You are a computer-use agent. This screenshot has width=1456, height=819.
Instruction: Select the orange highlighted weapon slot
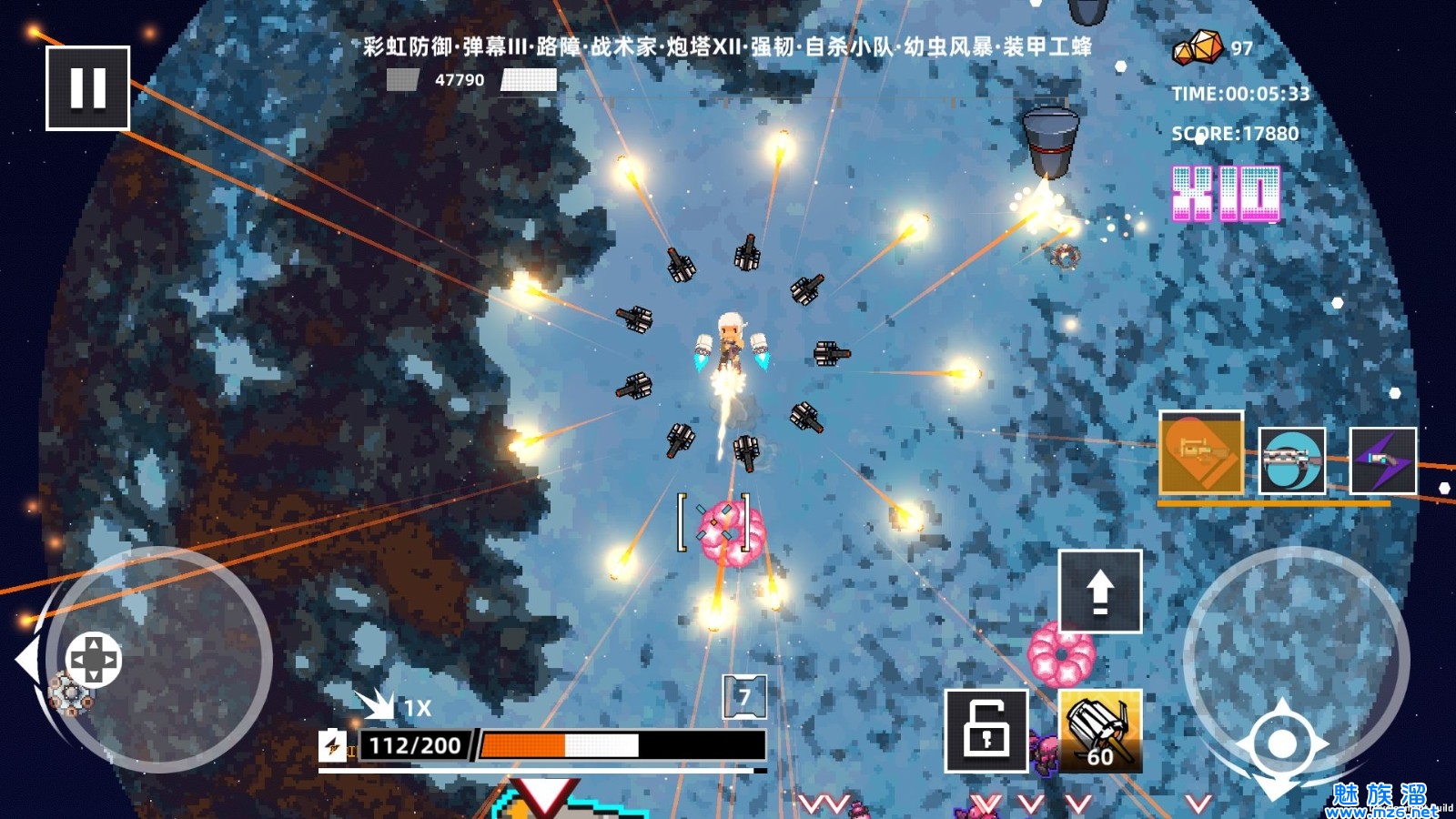[1201, 452]
